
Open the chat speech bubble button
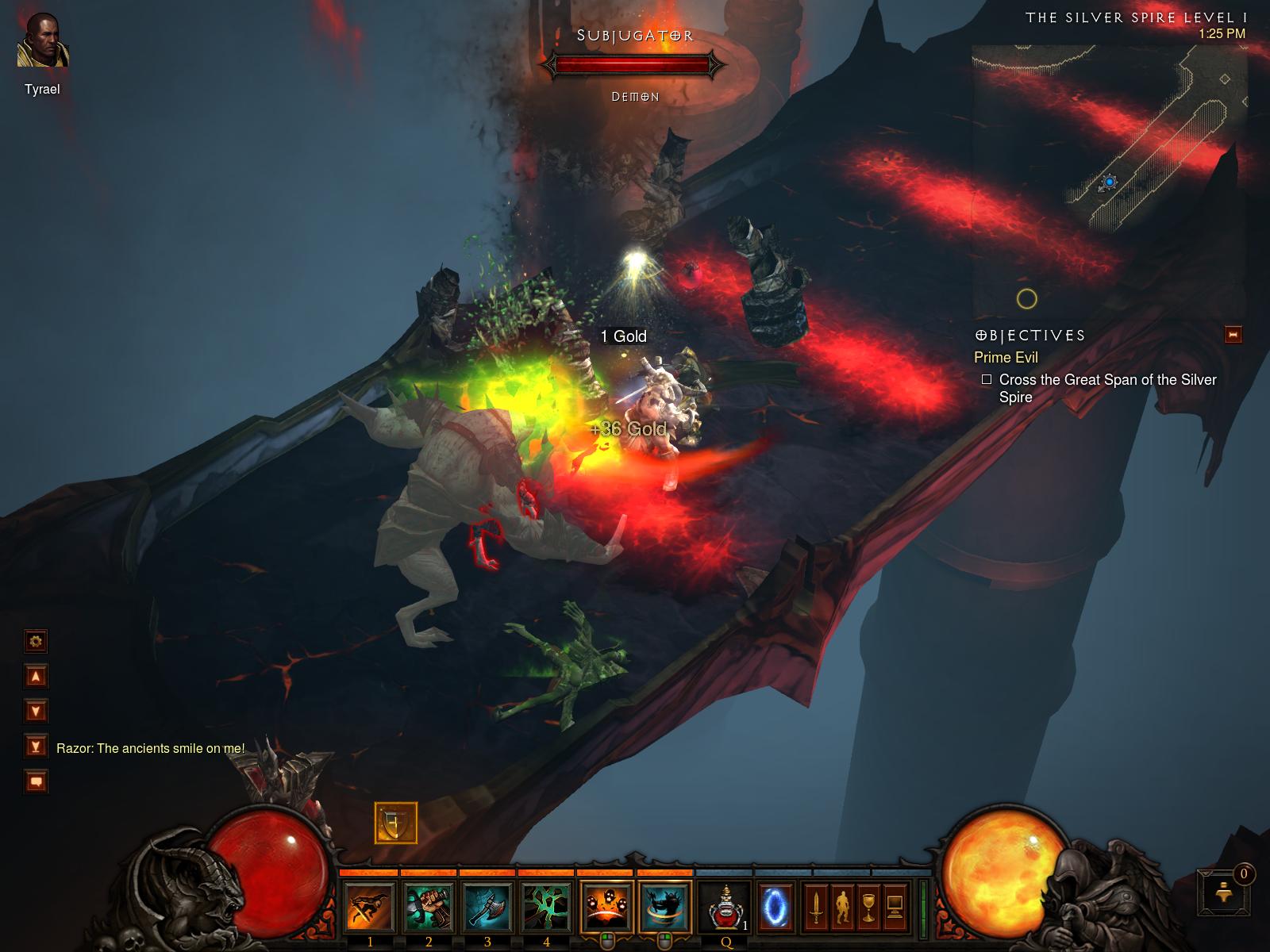(36, 782)
